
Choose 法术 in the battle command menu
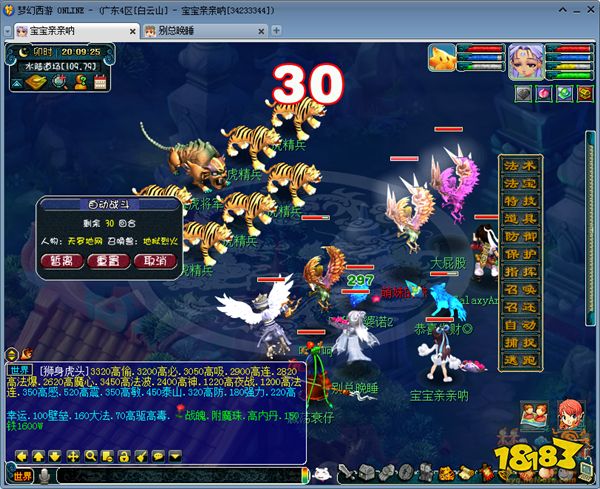tap(520, 166)
